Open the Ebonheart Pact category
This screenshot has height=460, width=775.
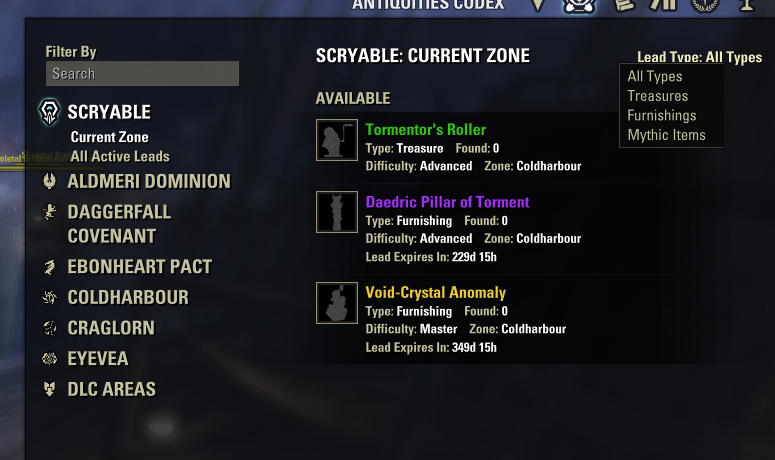[139, 267]
